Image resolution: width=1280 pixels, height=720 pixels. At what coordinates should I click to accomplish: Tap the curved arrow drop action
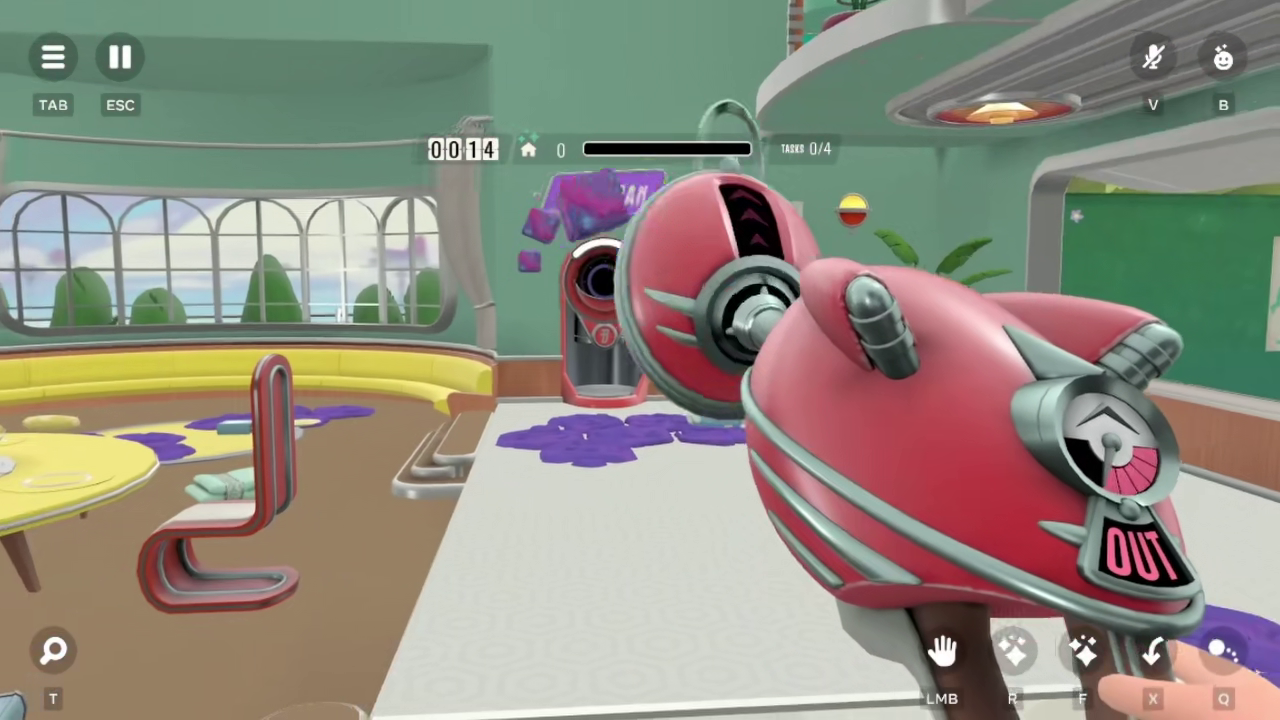[x=1152, y=652]
